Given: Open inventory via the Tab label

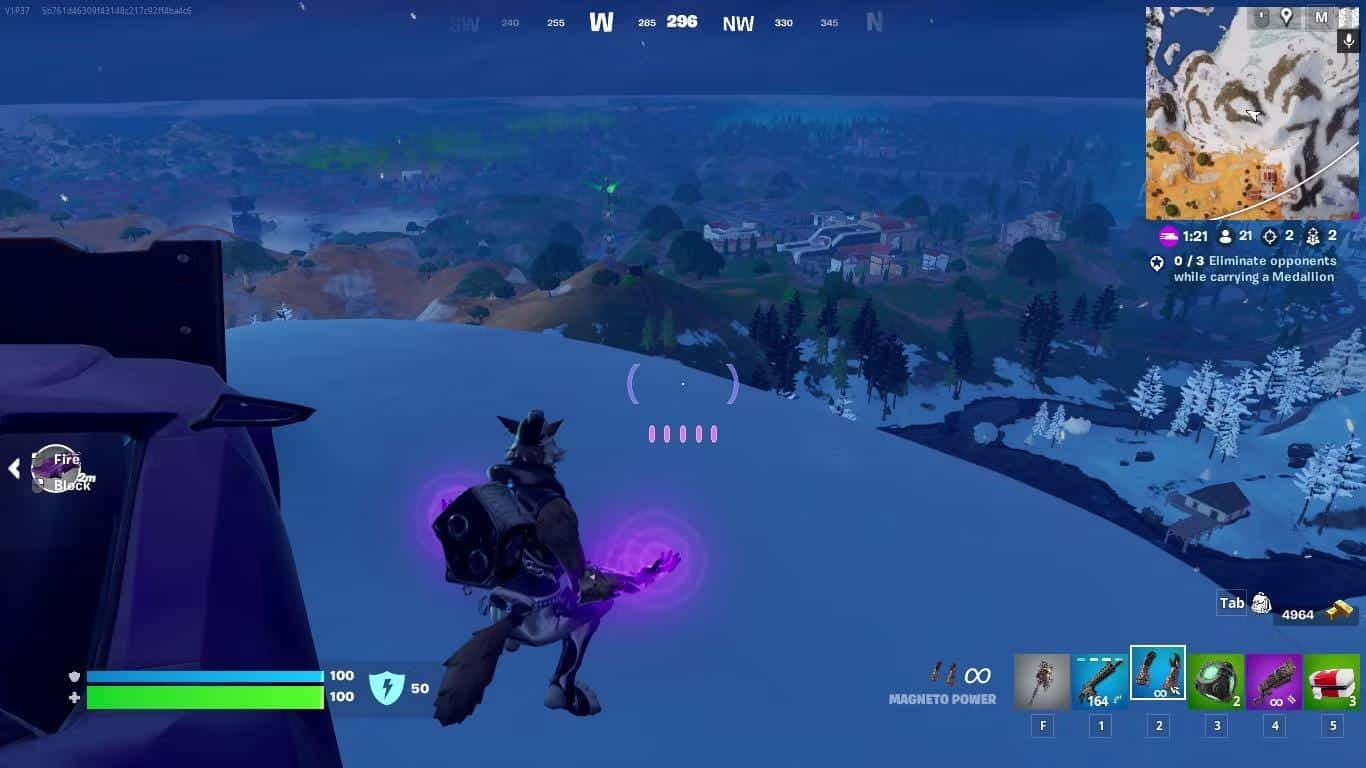Looking at the screenshot, I should pos(1230,602).
